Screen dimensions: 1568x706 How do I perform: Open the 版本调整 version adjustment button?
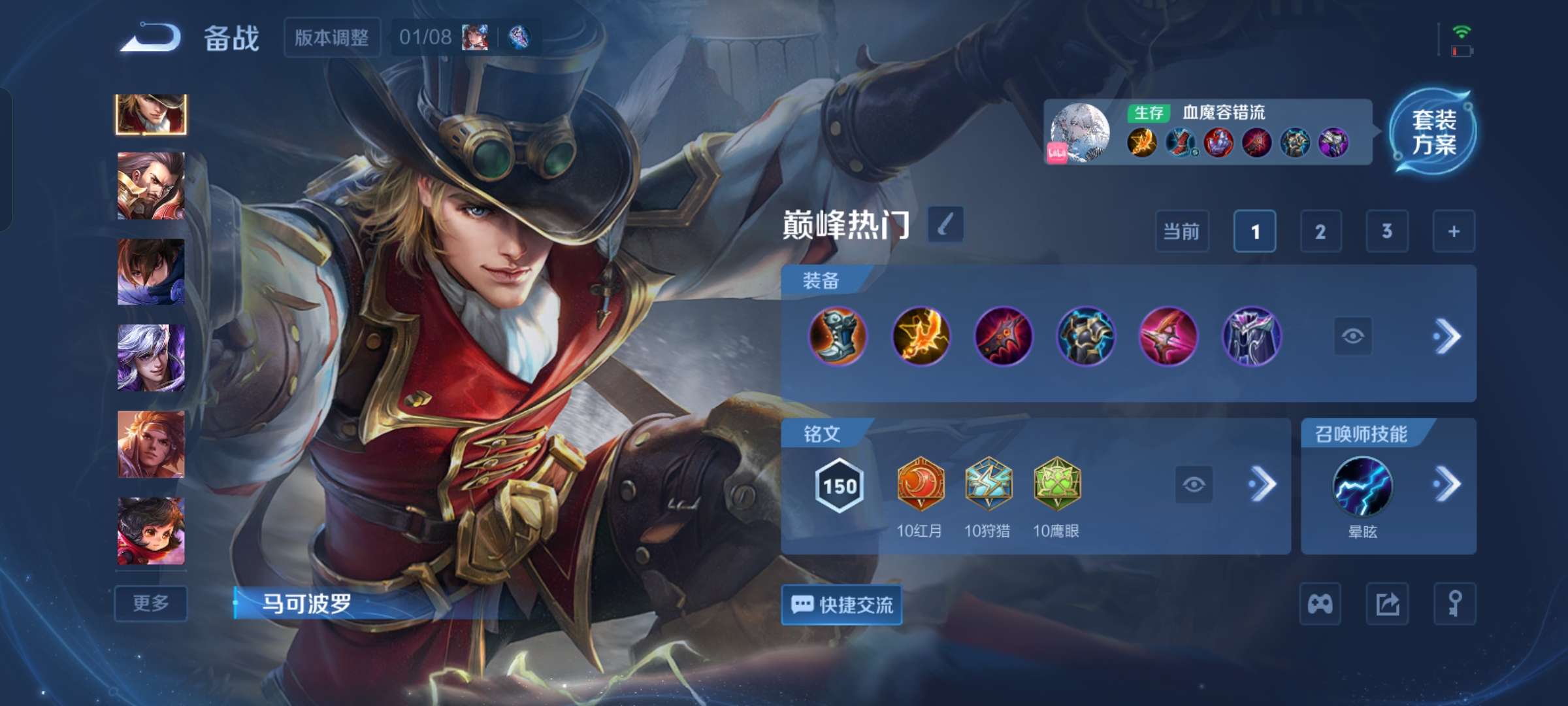click(333, 37)
